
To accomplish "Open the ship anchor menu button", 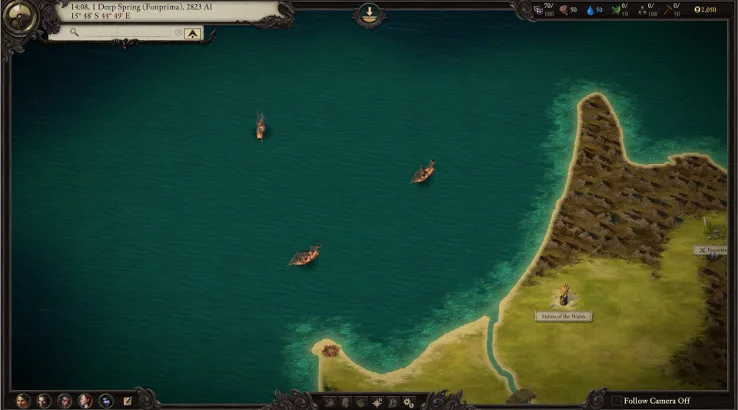I will 369,14.
